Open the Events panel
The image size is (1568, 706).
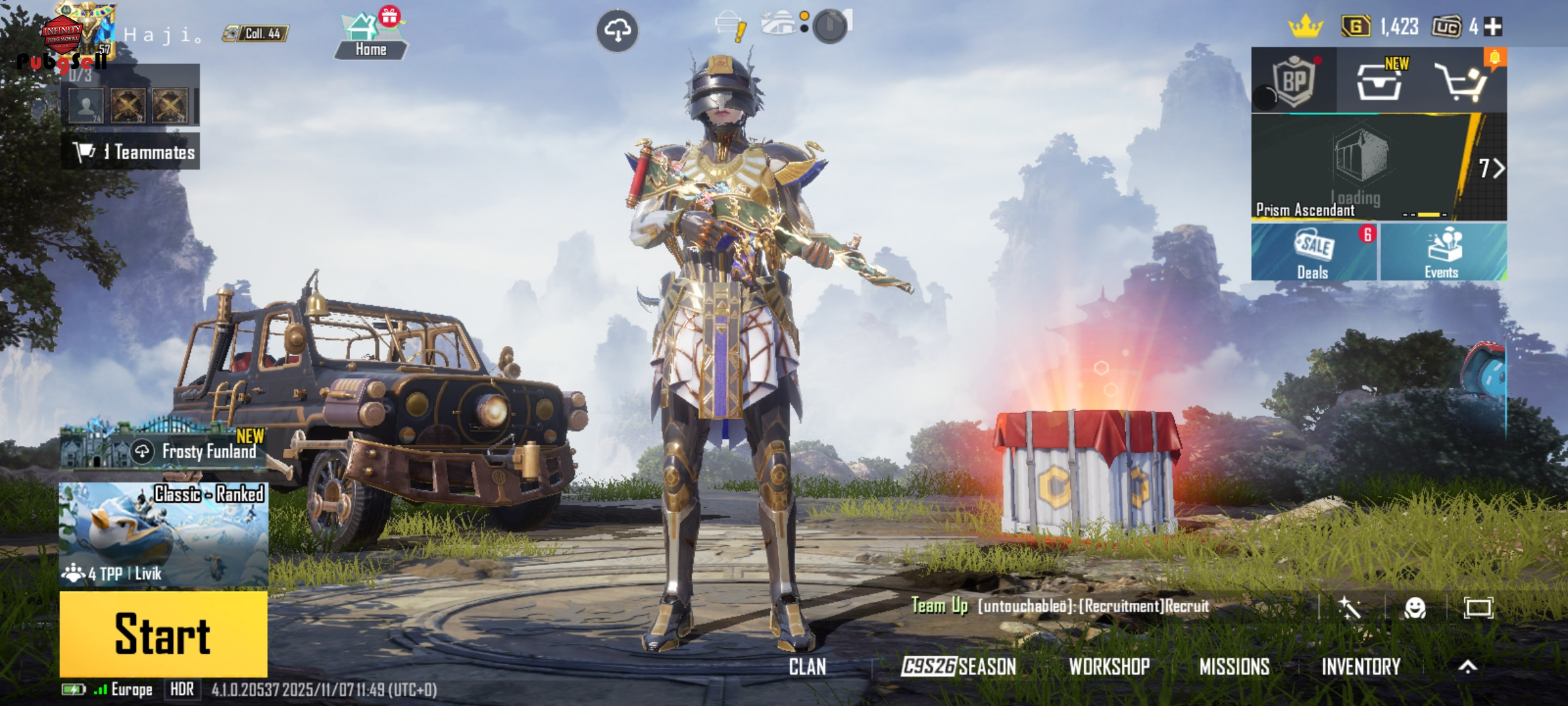tap(1443, 252)
